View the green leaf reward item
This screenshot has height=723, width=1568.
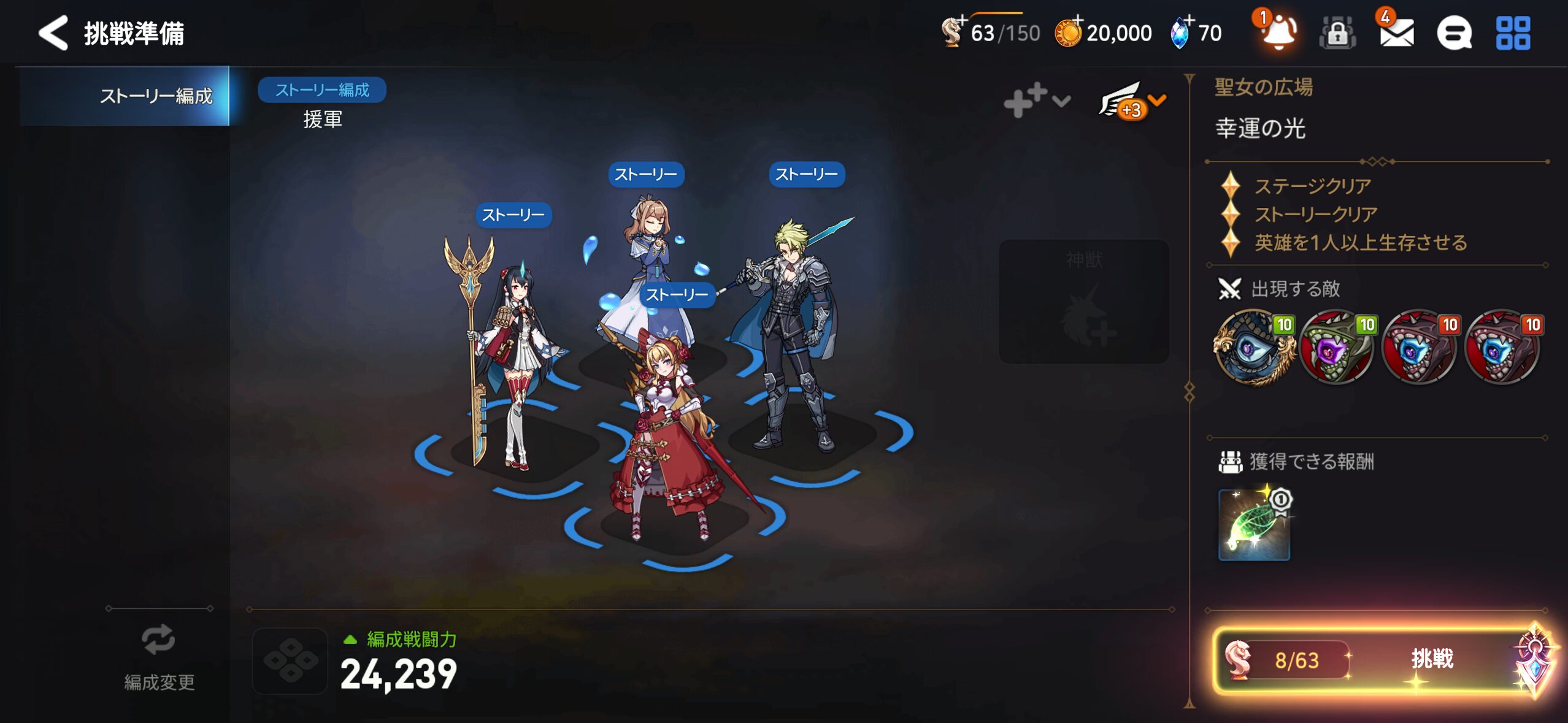(x=1254, y=525)
